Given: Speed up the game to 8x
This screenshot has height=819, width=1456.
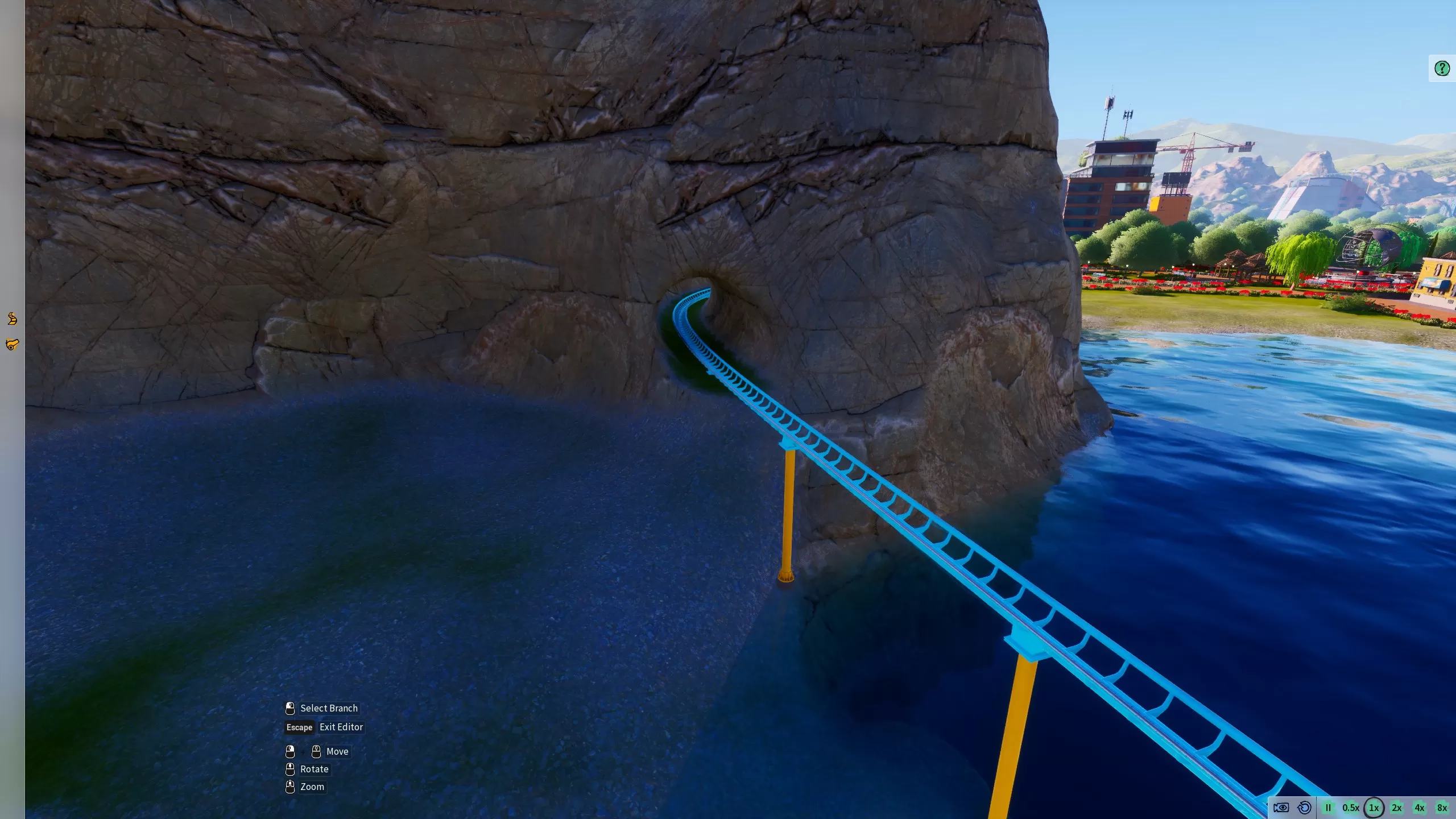Looking at the screenshot, I should point(1442,808).
